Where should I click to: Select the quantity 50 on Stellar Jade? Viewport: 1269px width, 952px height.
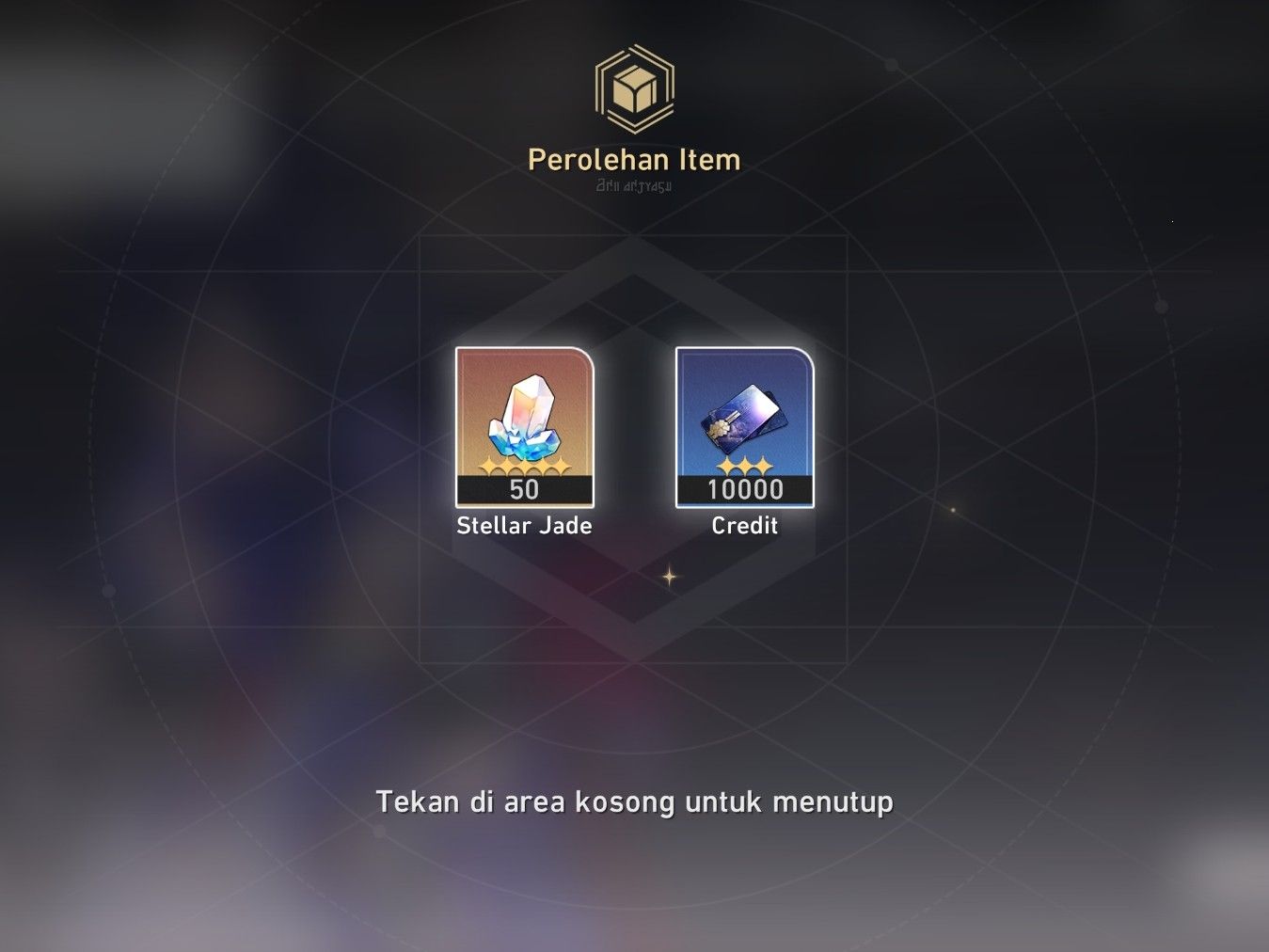click(x=524, y=490)
